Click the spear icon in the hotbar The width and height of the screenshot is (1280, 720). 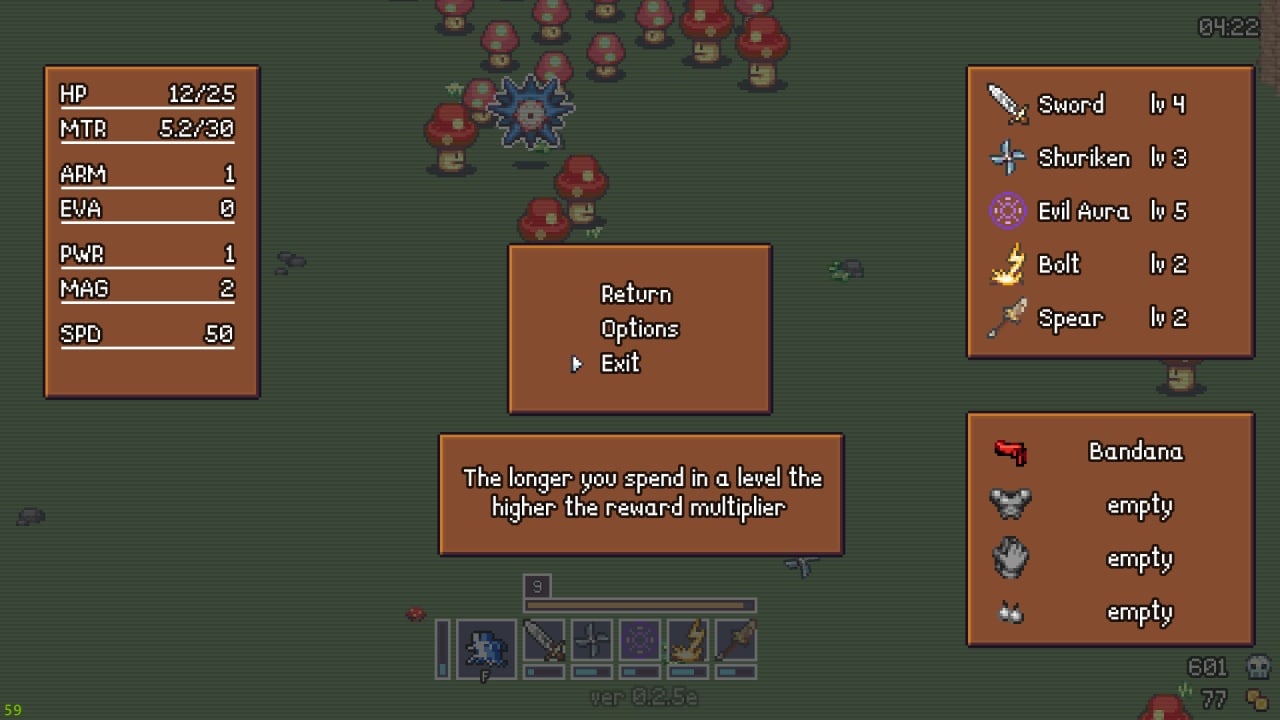[x=735, y=641]
